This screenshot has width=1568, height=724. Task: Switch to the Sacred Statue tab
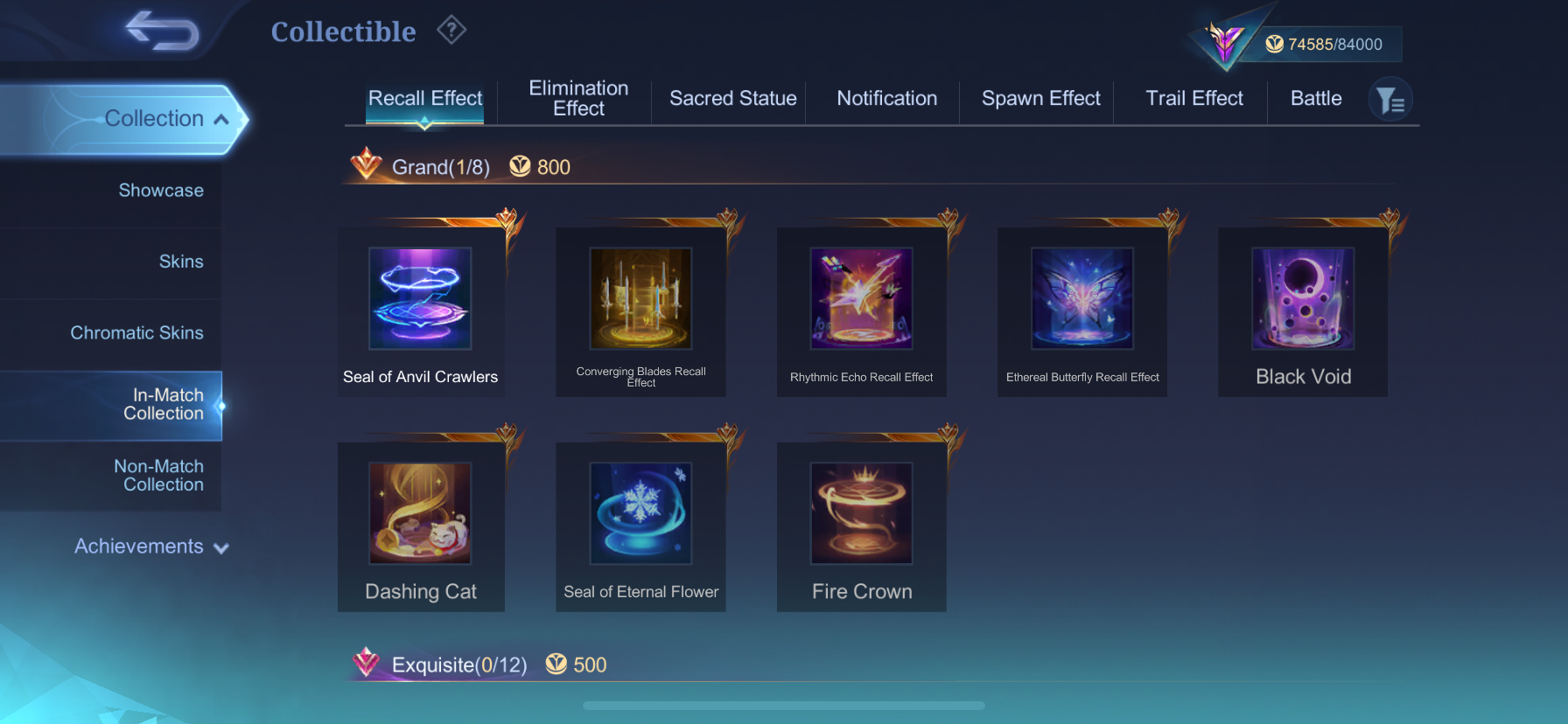pos(732,99)
